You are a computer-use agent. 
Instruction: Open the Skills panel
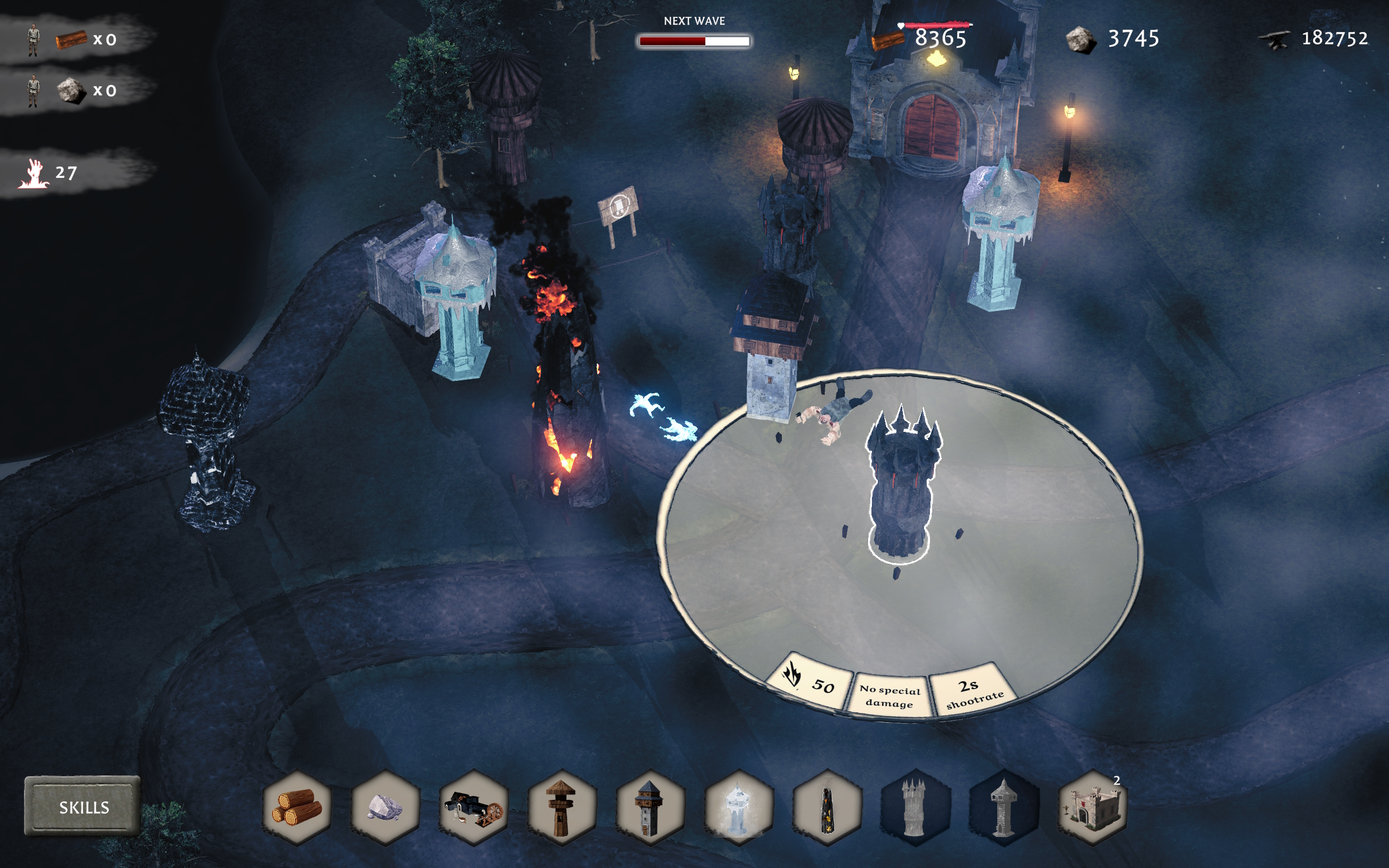(82, 807)
